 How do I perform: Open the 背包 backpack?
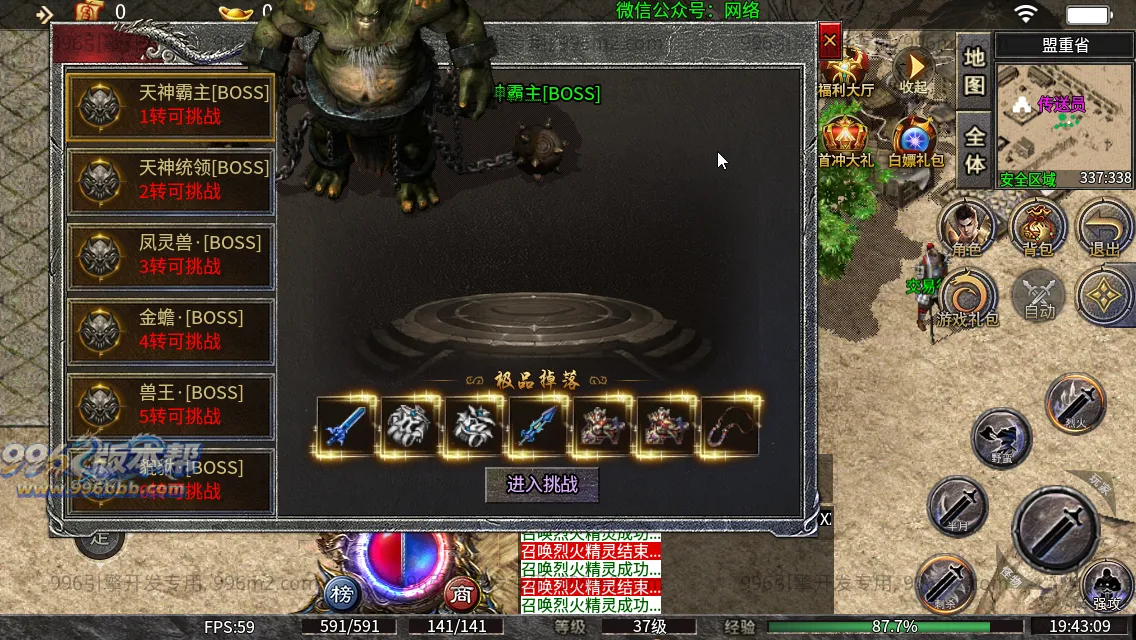click(x=1037, y=227)
